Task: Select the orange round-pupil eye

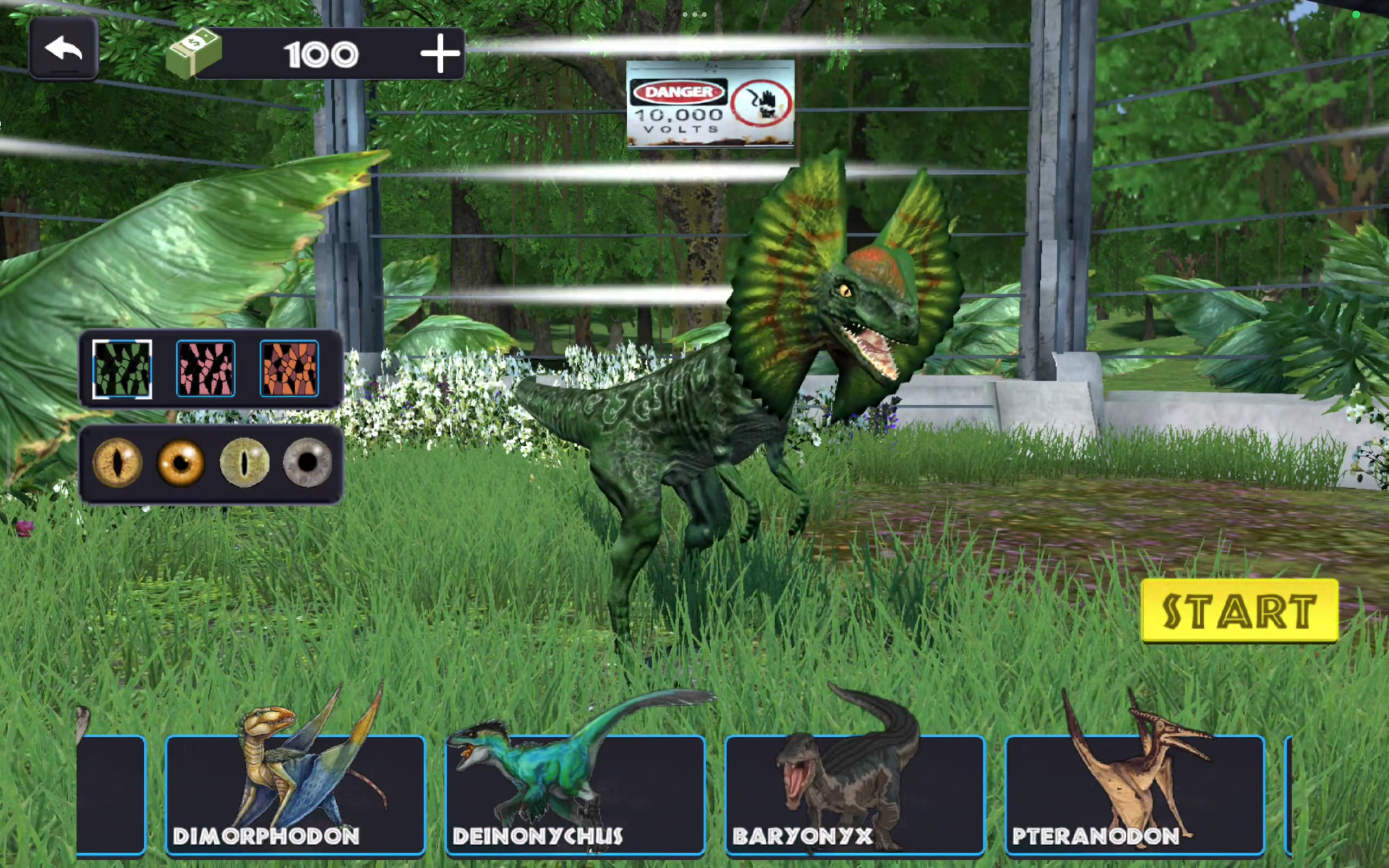Action: tap(181, 462)
